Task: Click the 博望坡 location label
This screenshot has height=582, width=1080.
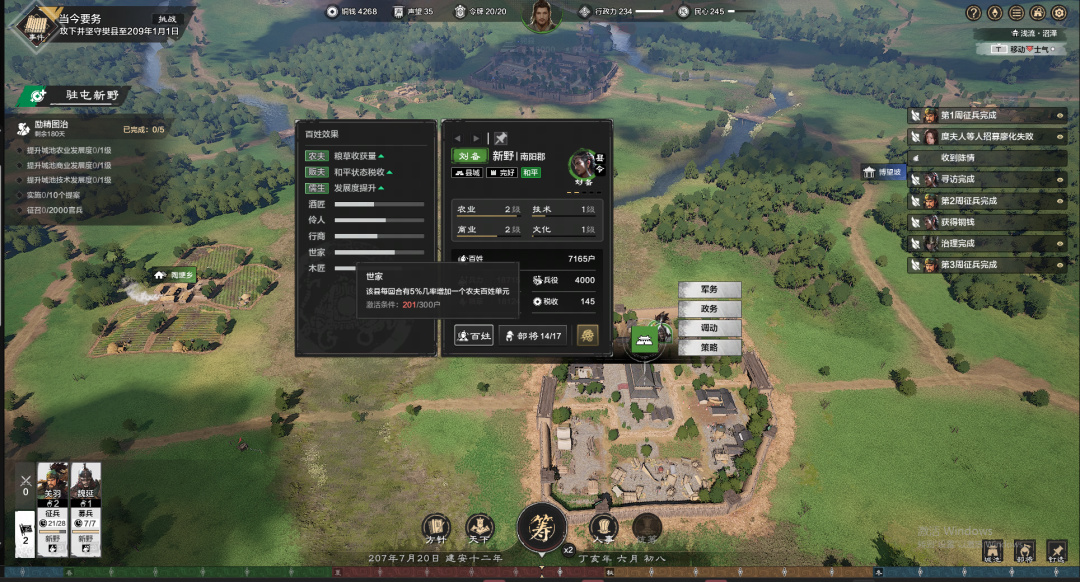Action: [883, 171]
